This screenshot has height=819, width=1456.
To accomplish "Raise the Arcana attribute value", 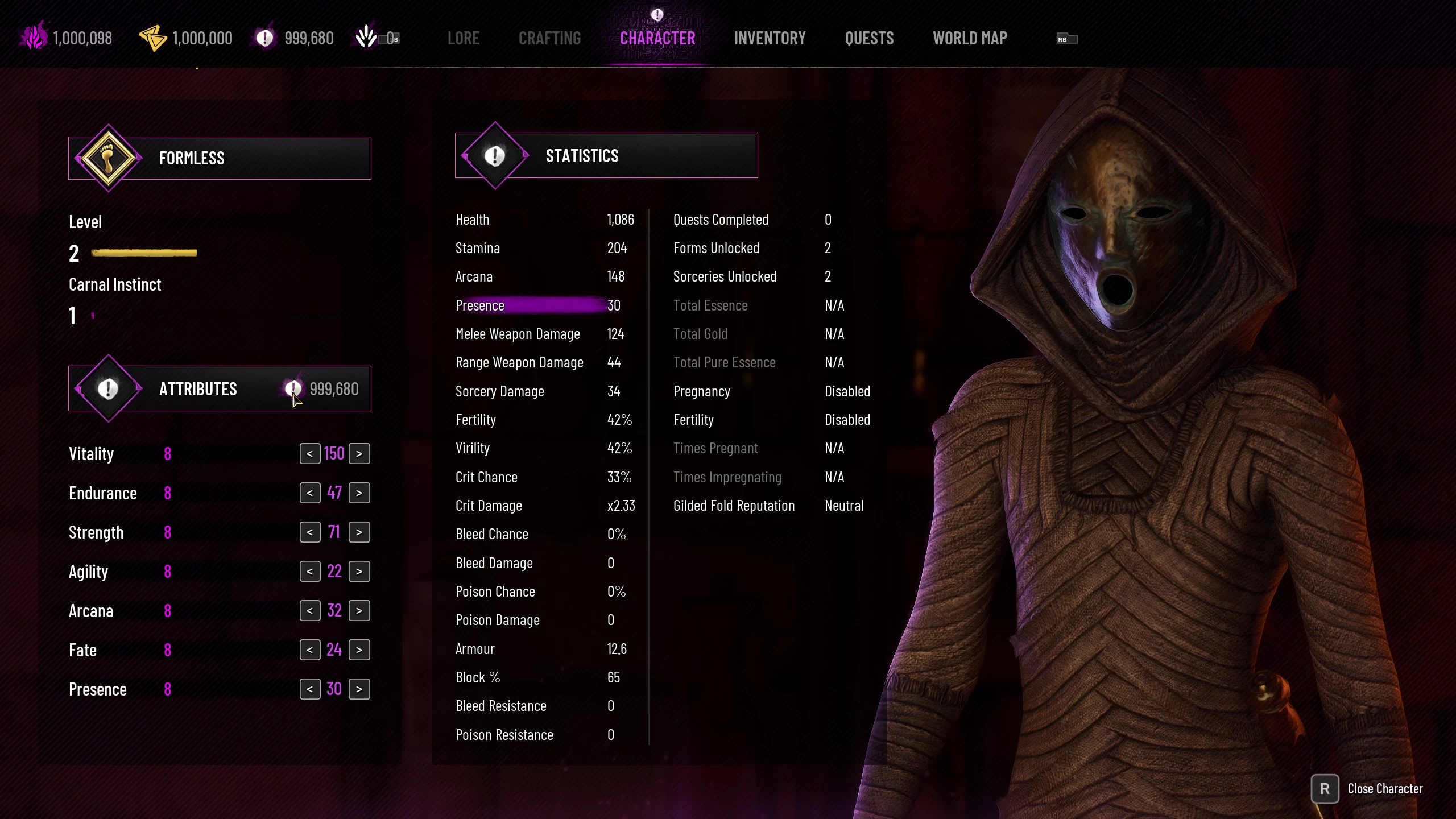I will [x=359, y=611].
